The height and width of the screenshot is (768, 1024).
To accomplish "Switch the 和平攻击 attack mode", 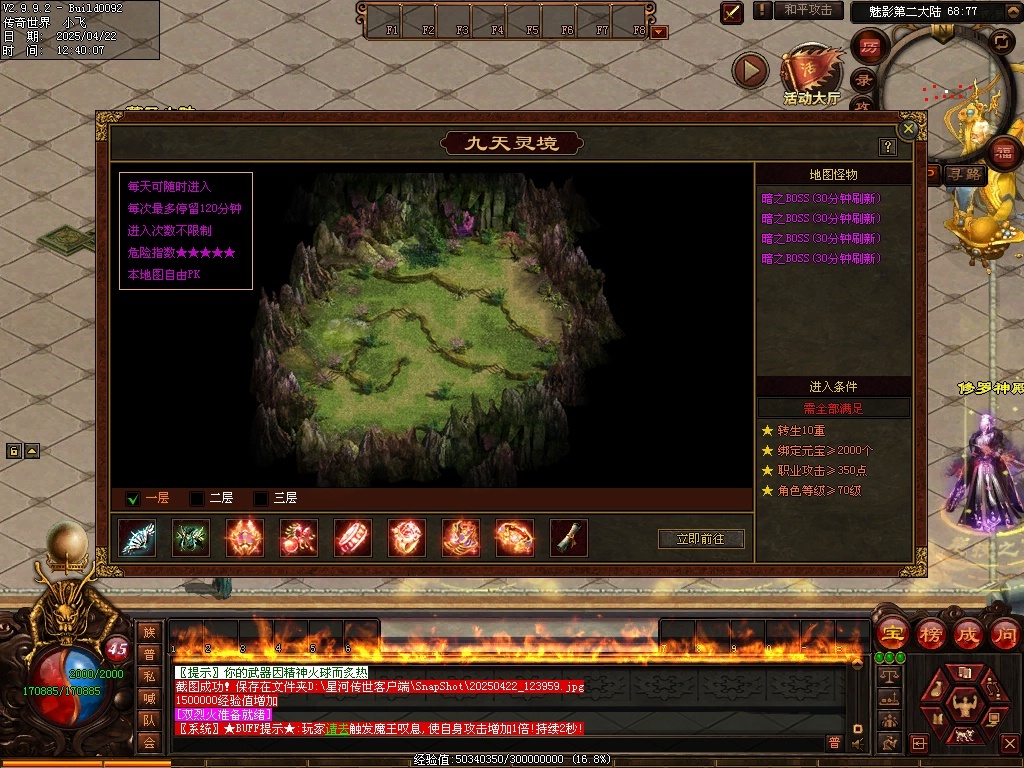I will 809,10.
